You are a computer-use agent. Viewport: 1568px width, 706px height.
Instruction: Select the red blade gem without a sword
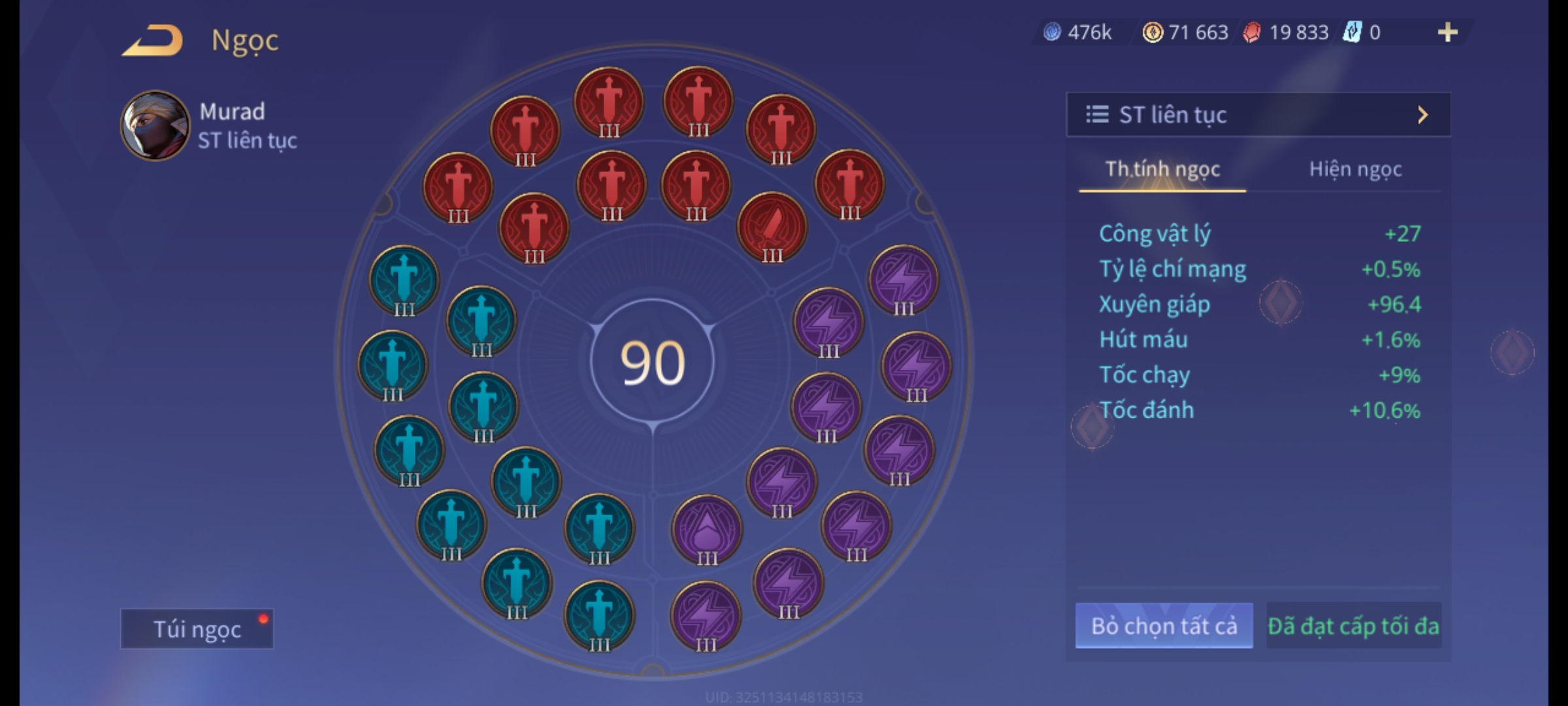[772, 227]
